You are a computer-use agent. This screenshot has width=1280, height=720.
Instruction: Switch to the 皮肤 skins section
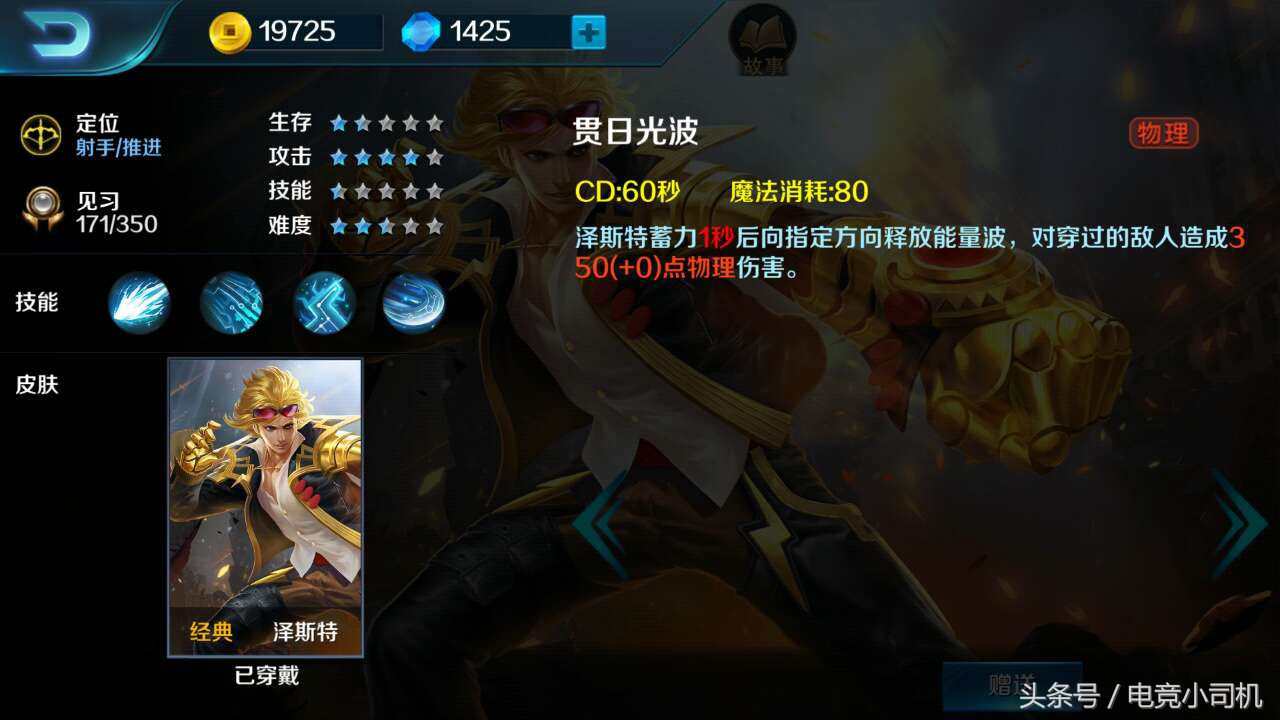37,384
